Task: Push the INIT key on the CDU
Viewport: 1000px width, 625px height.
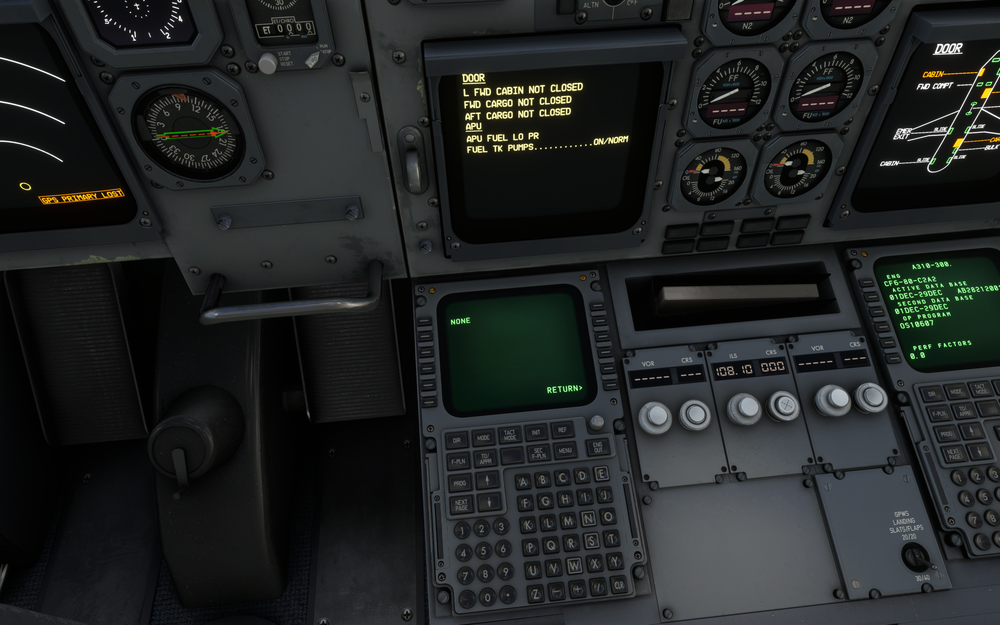Action: [x=538, y=433]
